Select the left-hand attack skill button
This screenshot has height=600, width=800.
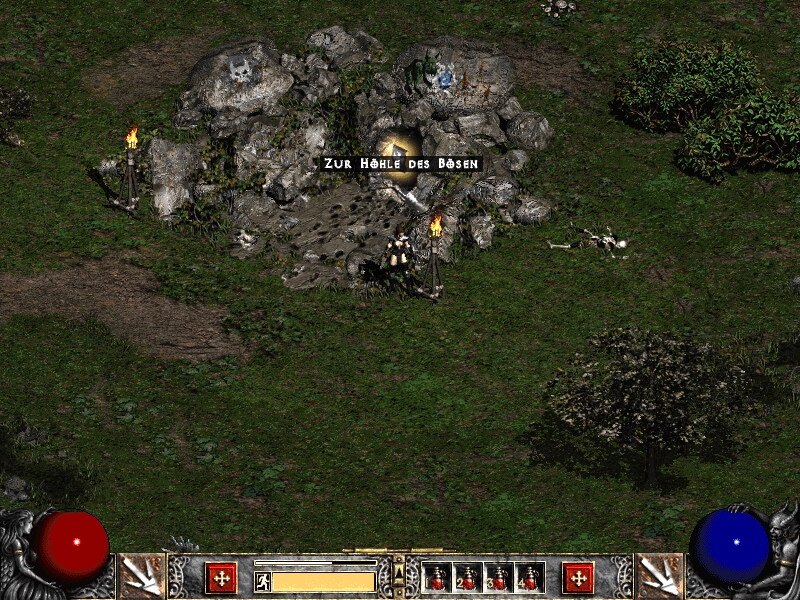coord(139,576)
